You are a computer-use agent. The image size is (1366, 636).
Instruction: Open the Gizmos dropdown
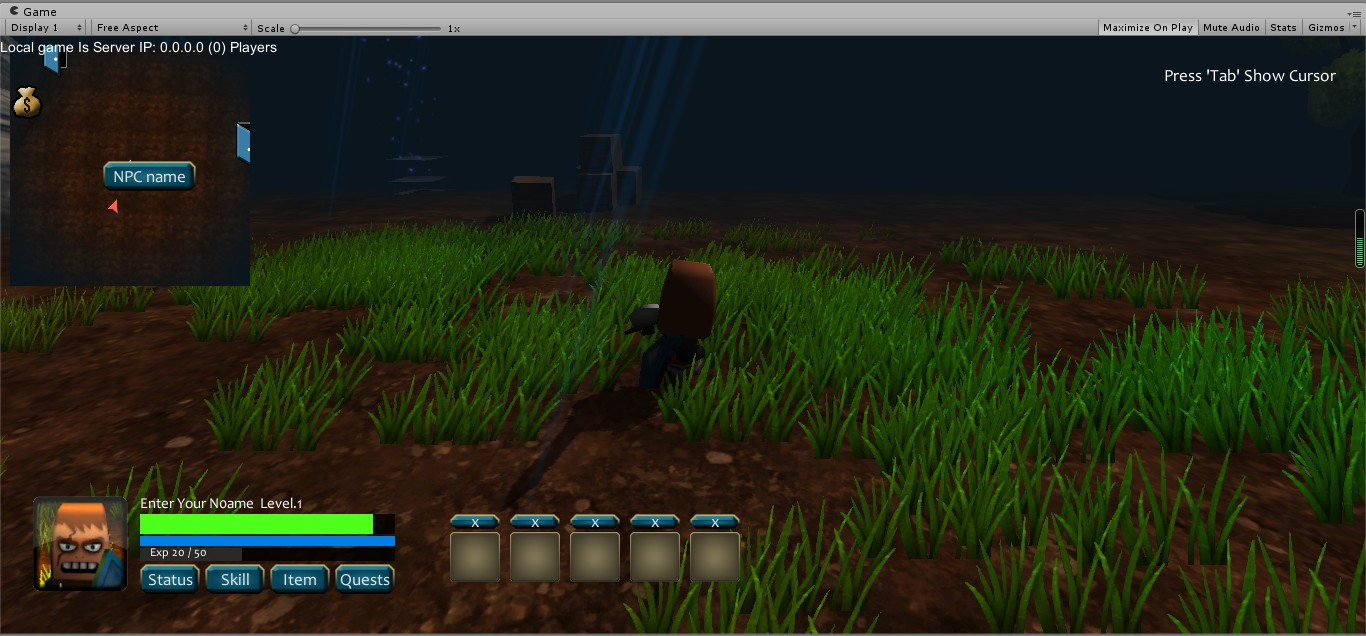pyautogui.click(x=1332, y=28)
